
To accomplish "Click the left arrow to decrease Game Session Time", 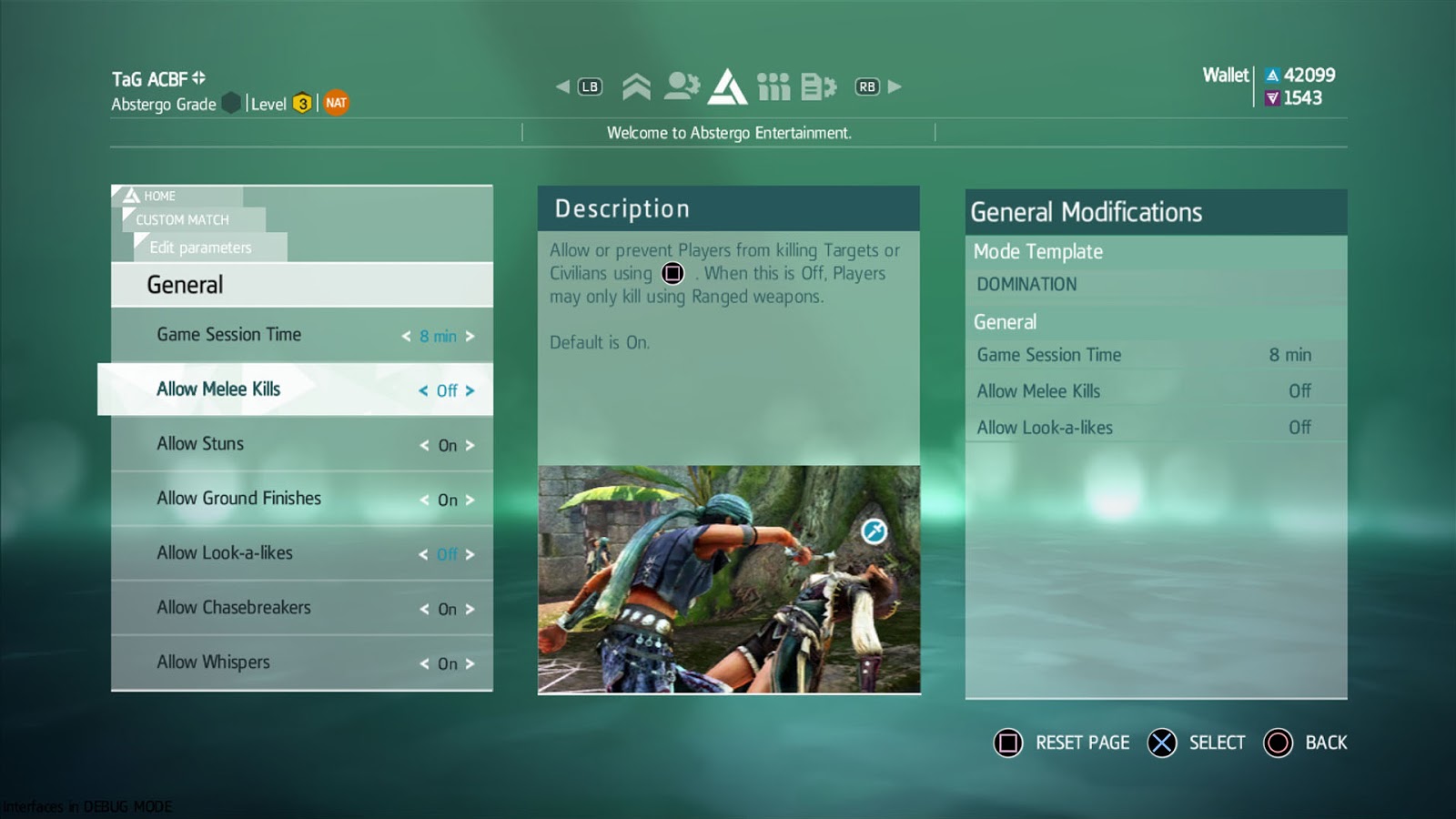I will coord(406,337).
